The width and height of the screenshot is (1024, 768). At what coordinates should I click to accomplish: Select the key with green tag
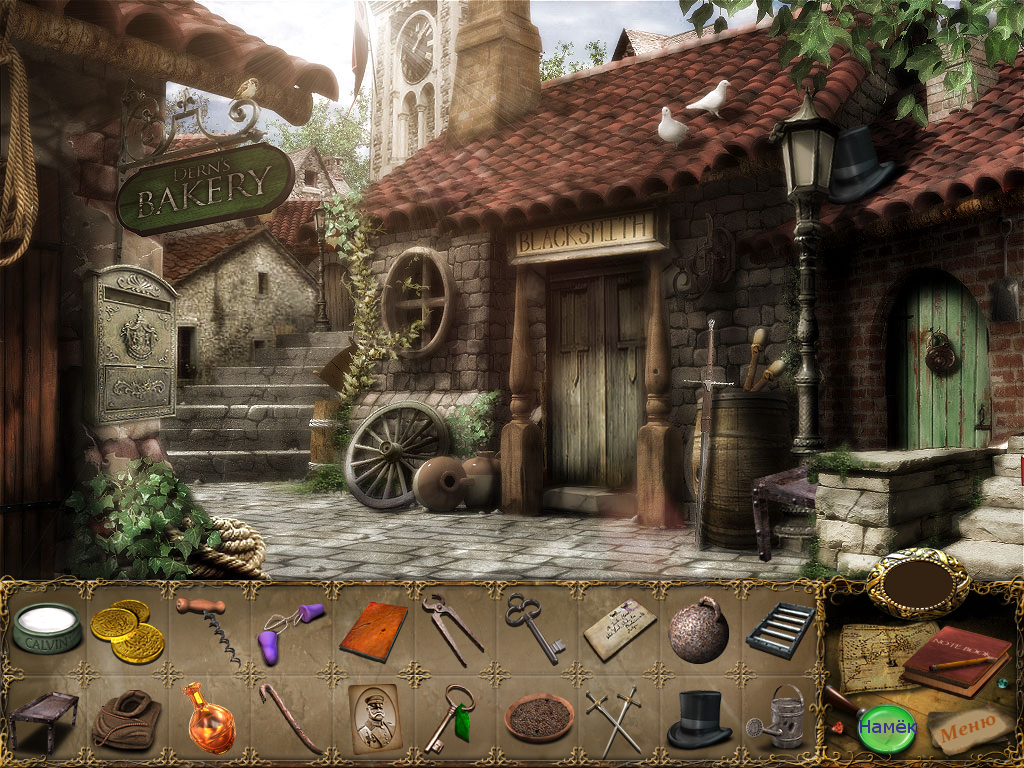[x=451, y=717]
